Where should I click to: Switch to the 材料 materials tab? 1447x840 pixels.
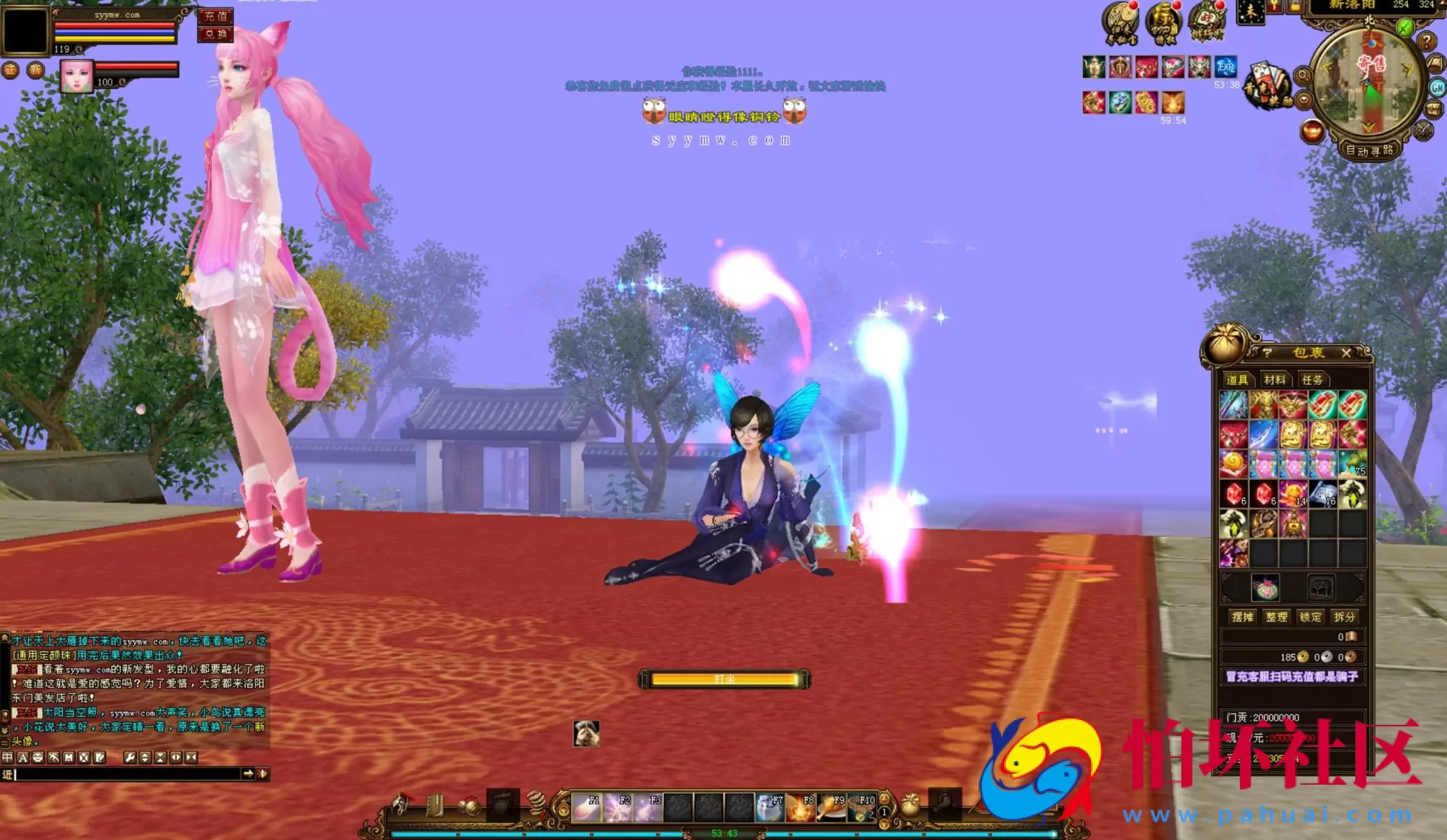coord(1275,380)
